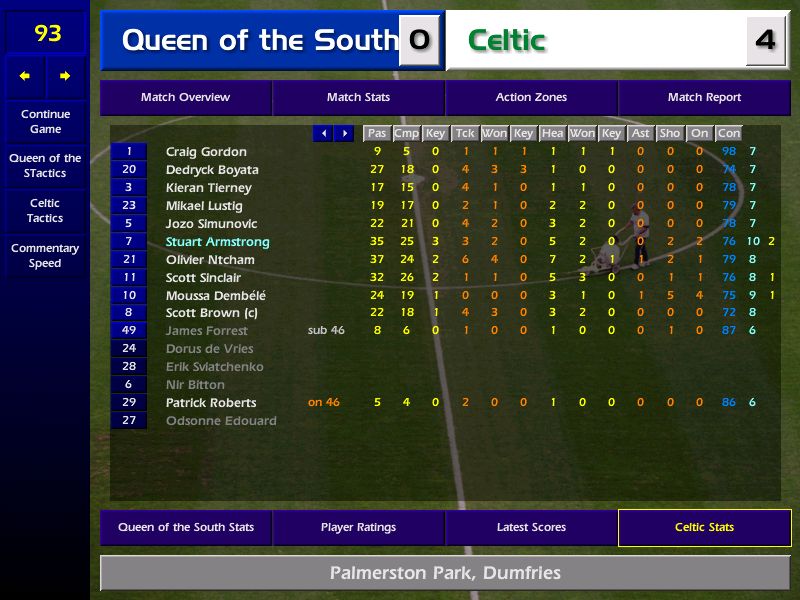Choose Moussa Dembélé from the squad list
The width and height of the screenshot is (800, 600).
point(215,296)
